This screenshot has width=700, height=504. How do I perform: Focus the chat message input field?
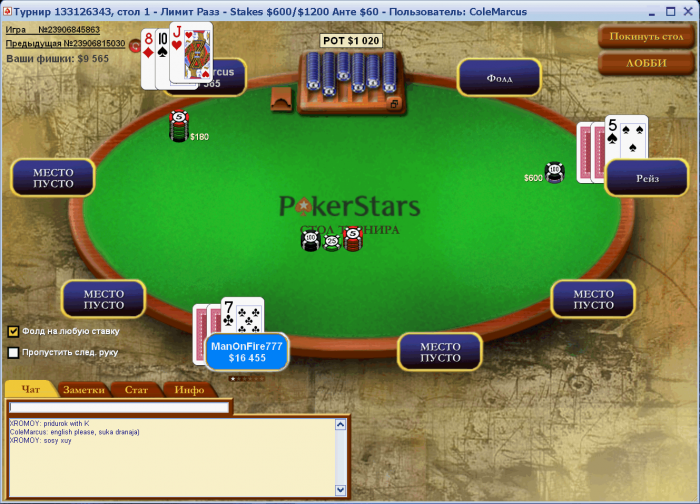pyautogui.click(x=119, y=407)
